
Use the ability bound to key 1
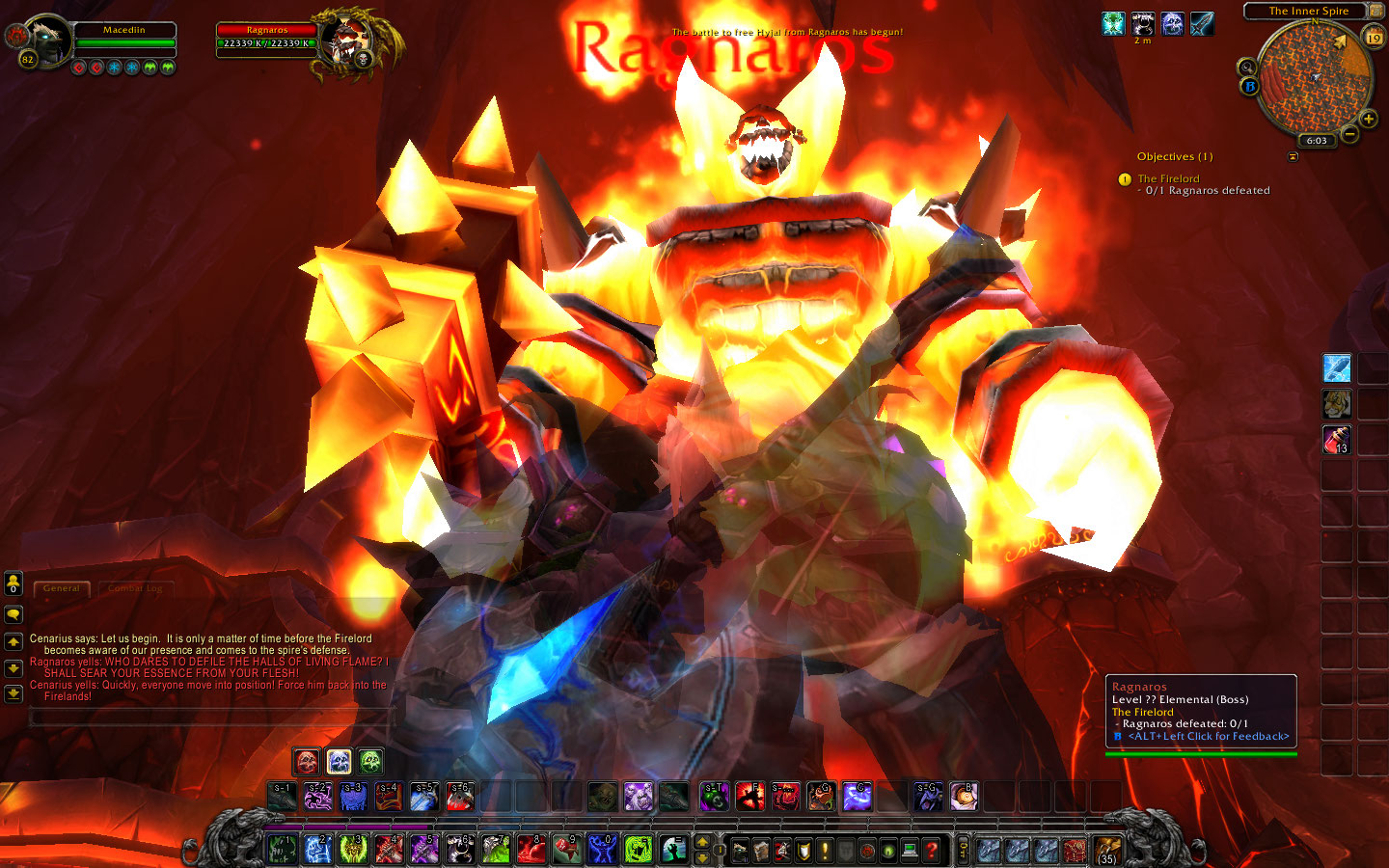(x=283, y=850)
